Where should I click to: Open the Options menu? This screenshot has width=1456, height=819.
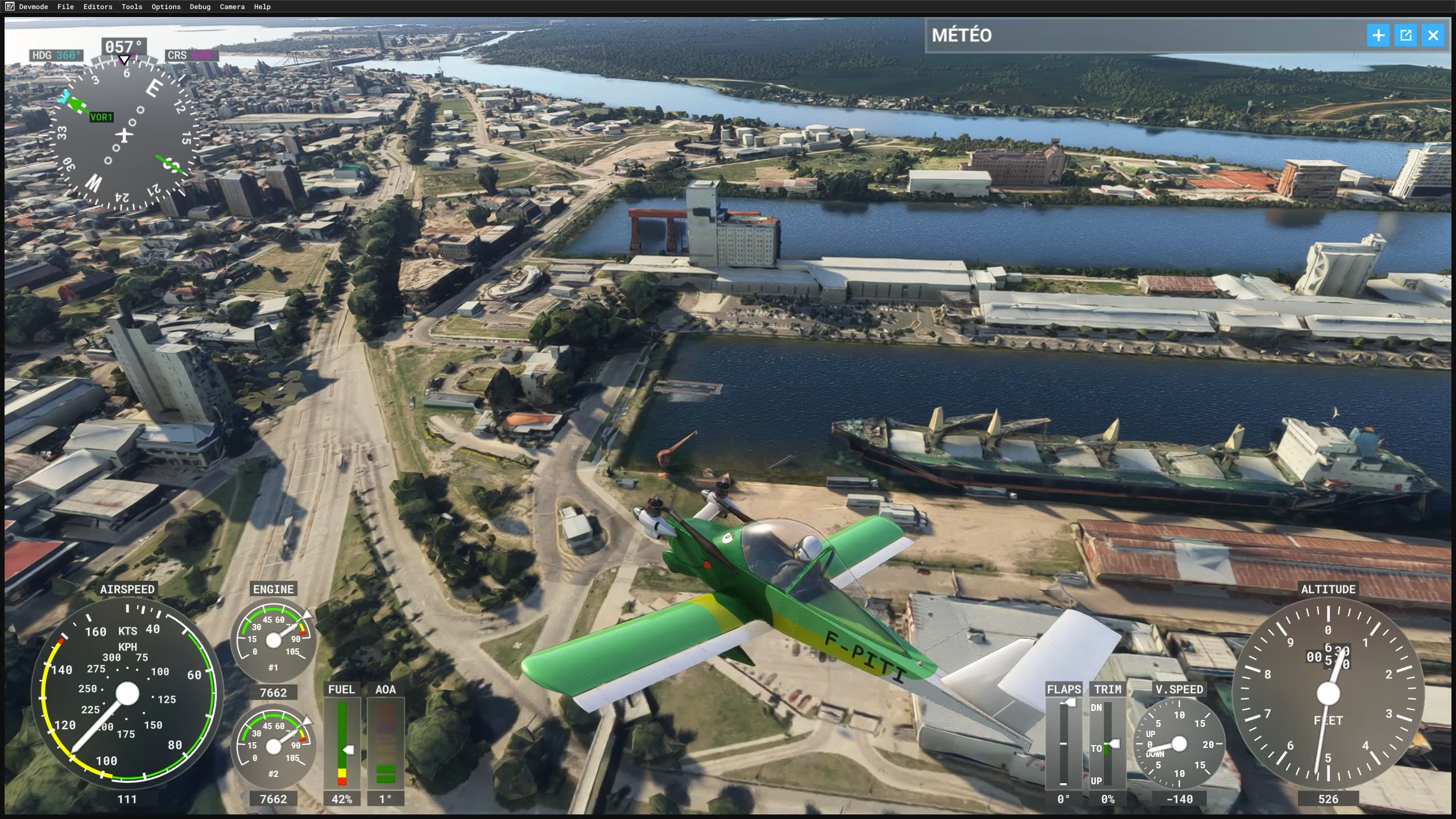coord(166,7)
